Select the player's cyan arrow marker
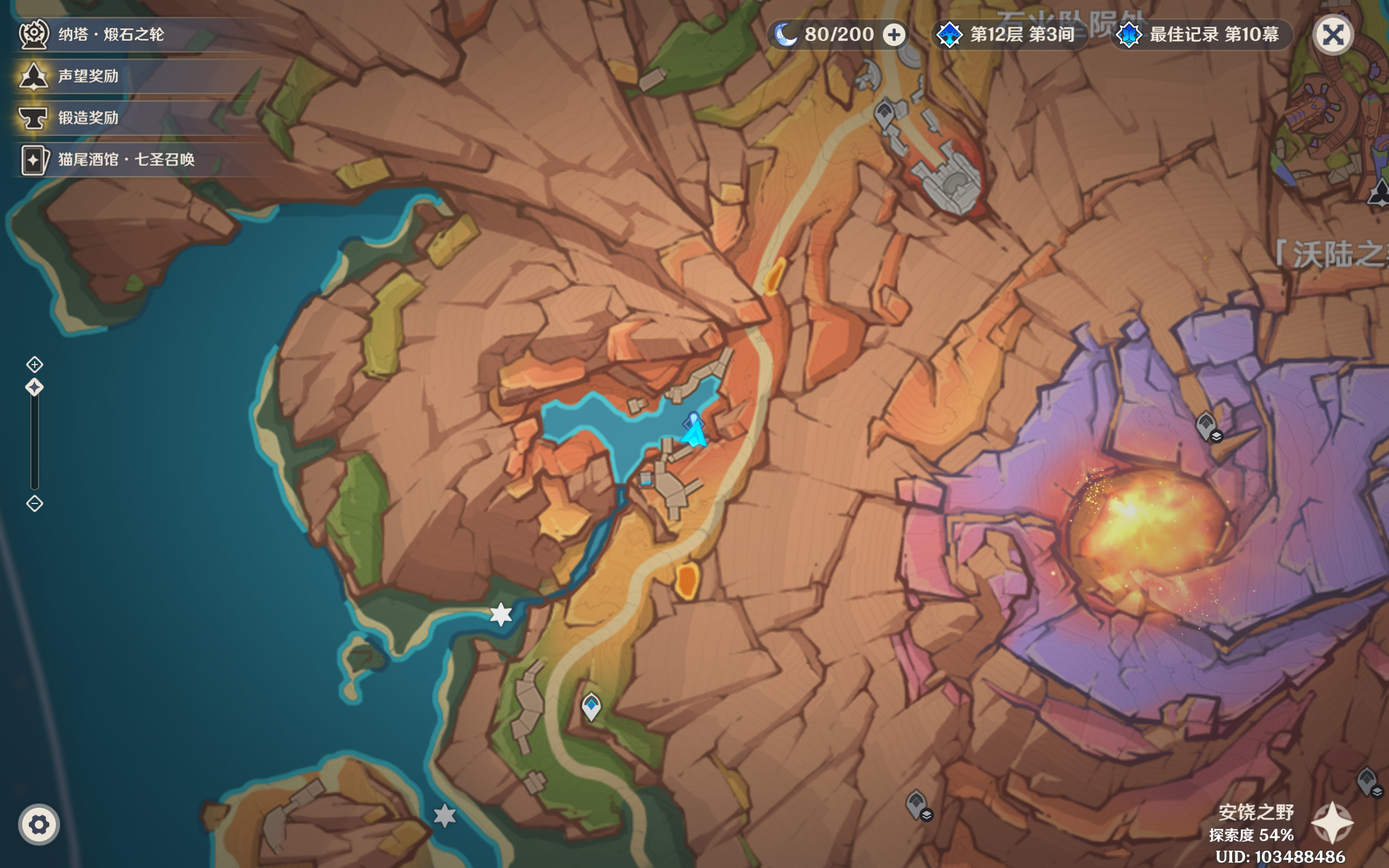Viewport: 1389px width, 868px height. pyautogui.click(x=694, y=432)
